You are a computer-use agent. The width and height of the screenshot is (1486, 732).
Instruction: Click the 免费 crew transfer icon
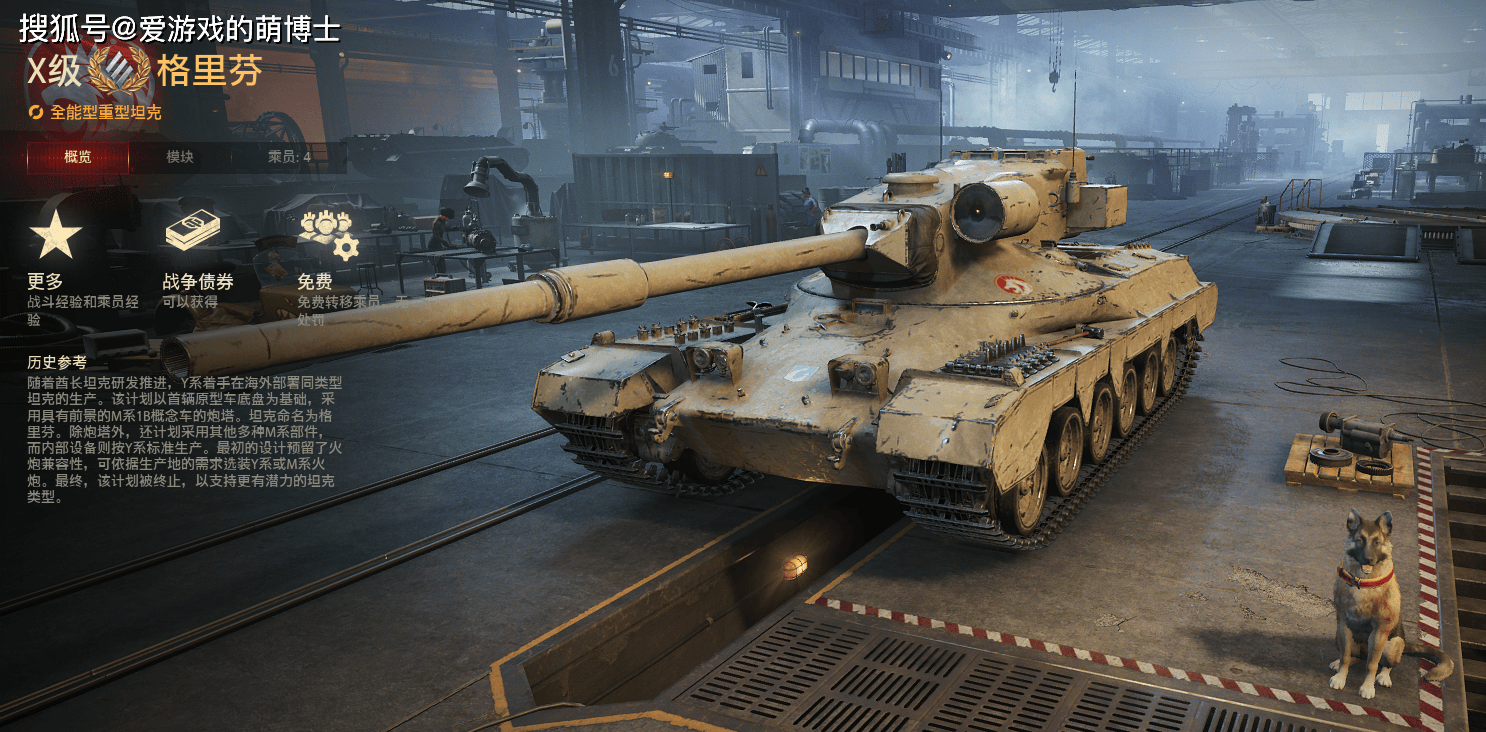[x=327, y=234]
